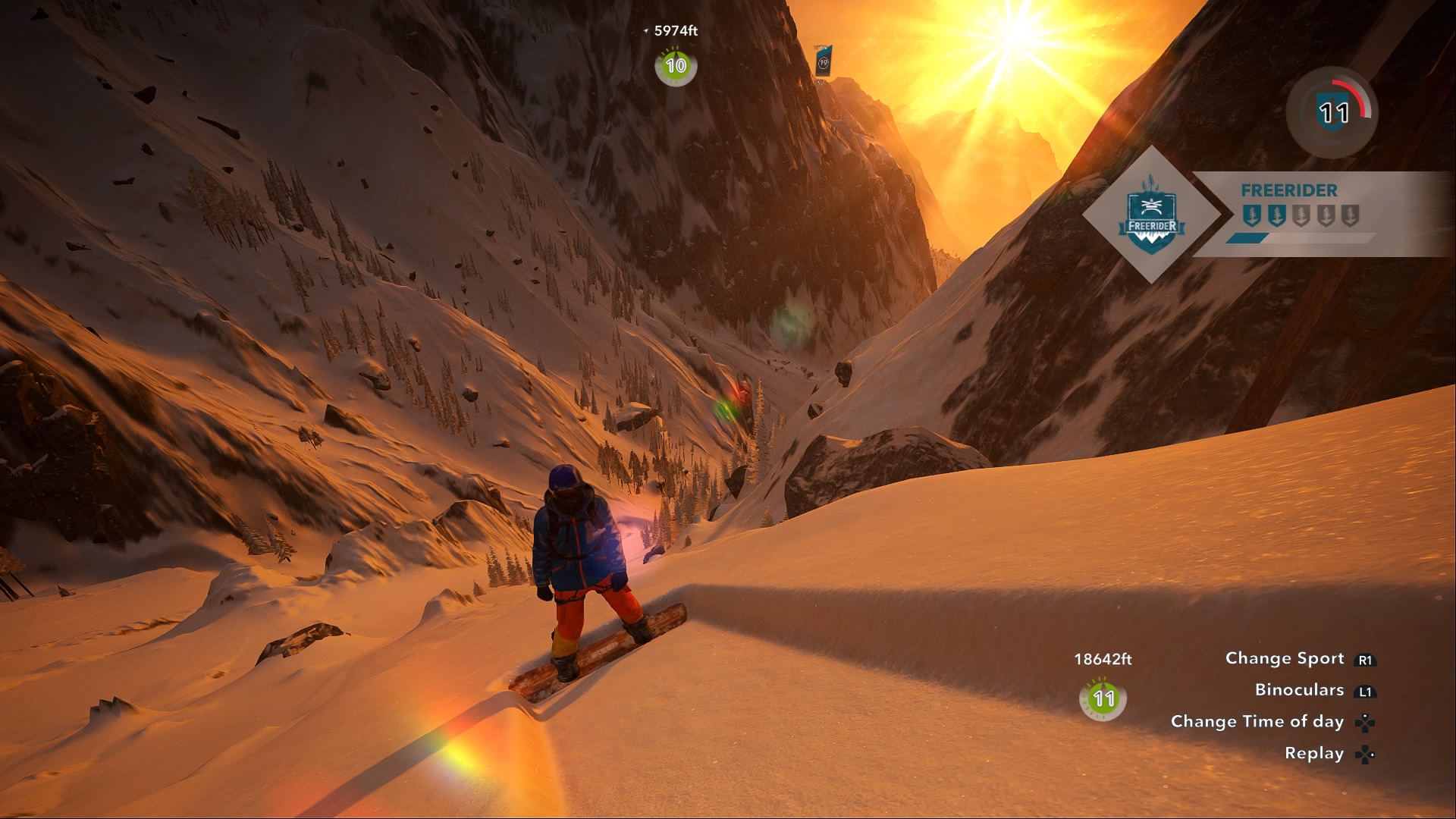Open the level 11 shield indicator
Screen dimensions: 1456x819
(1332, 113)
